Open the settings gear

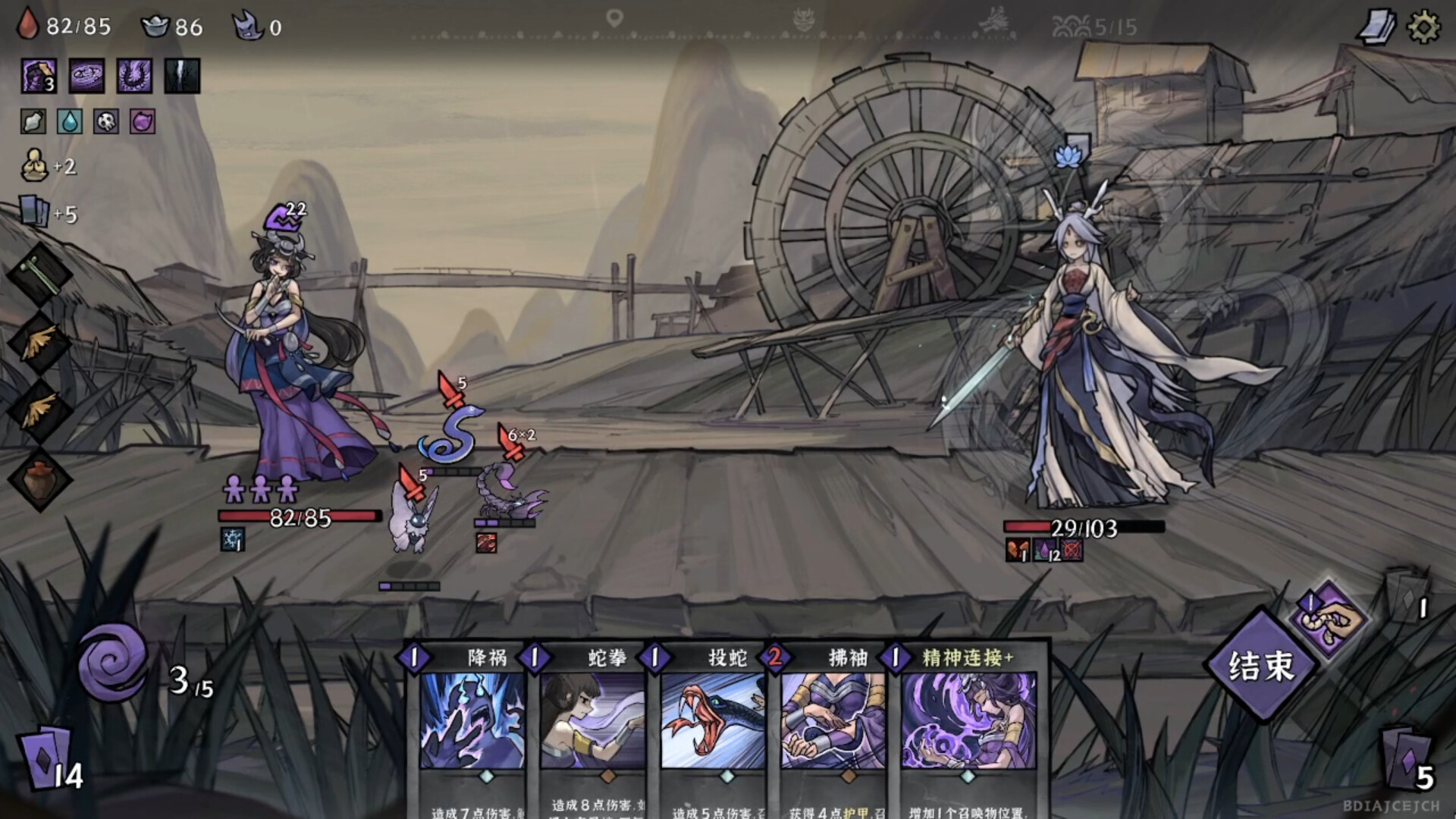tap(1423, 28)
